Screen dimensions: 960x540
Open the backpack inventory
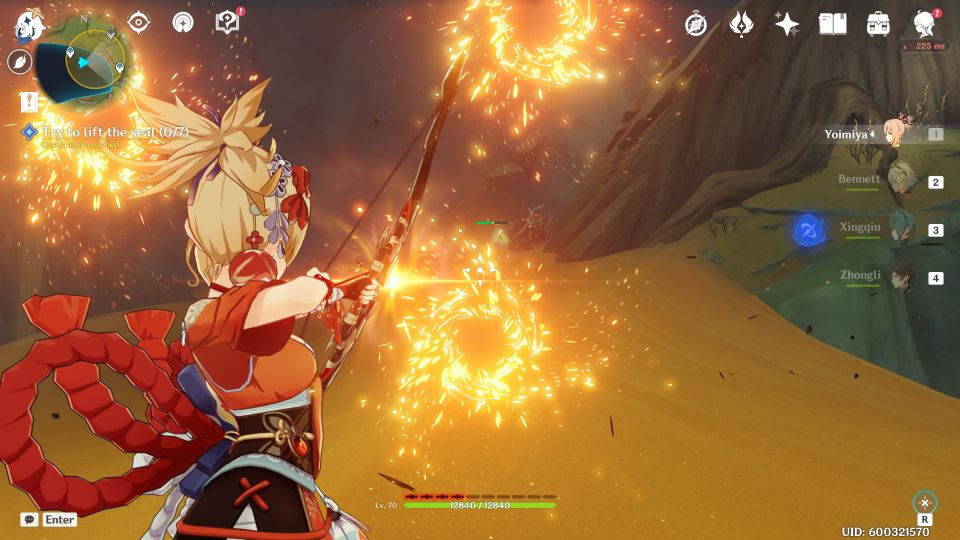[x=878, y=25]
